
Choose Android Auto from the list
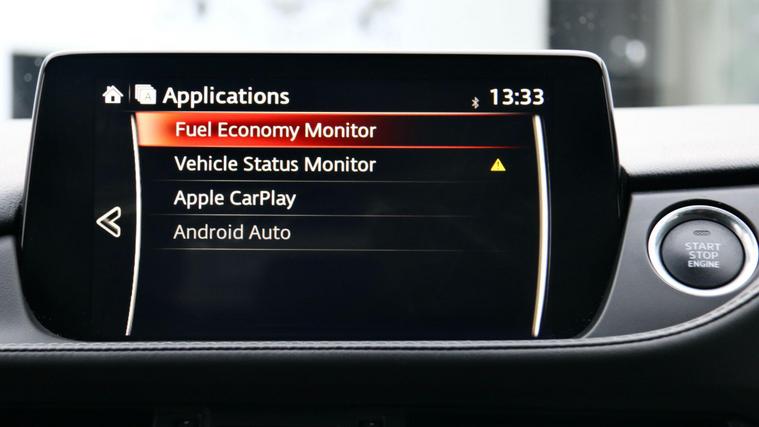pyautogui.click(x=232, y=232)
